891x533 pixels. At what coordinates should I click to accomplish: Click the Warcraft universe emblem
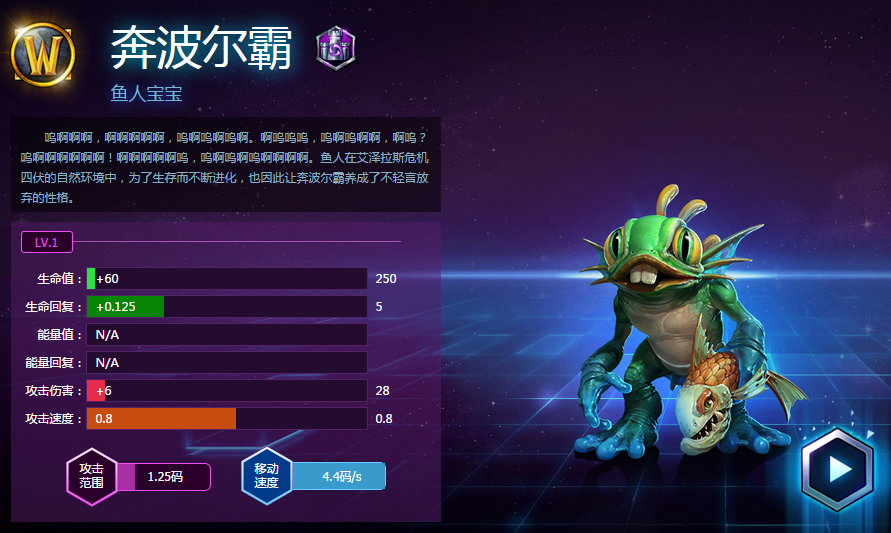[x=43, y=52]
